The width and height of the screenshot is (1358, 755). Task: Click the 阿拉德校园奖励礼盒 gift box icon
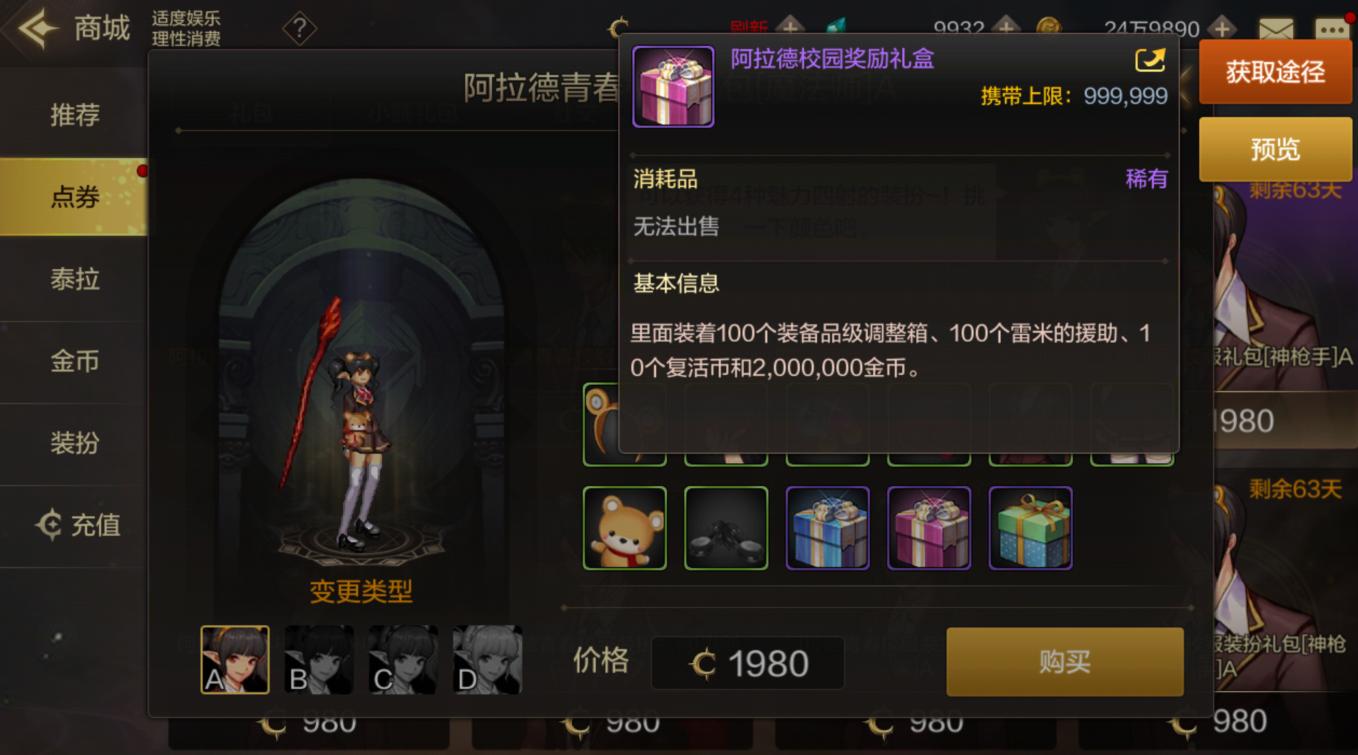[673, 88]
